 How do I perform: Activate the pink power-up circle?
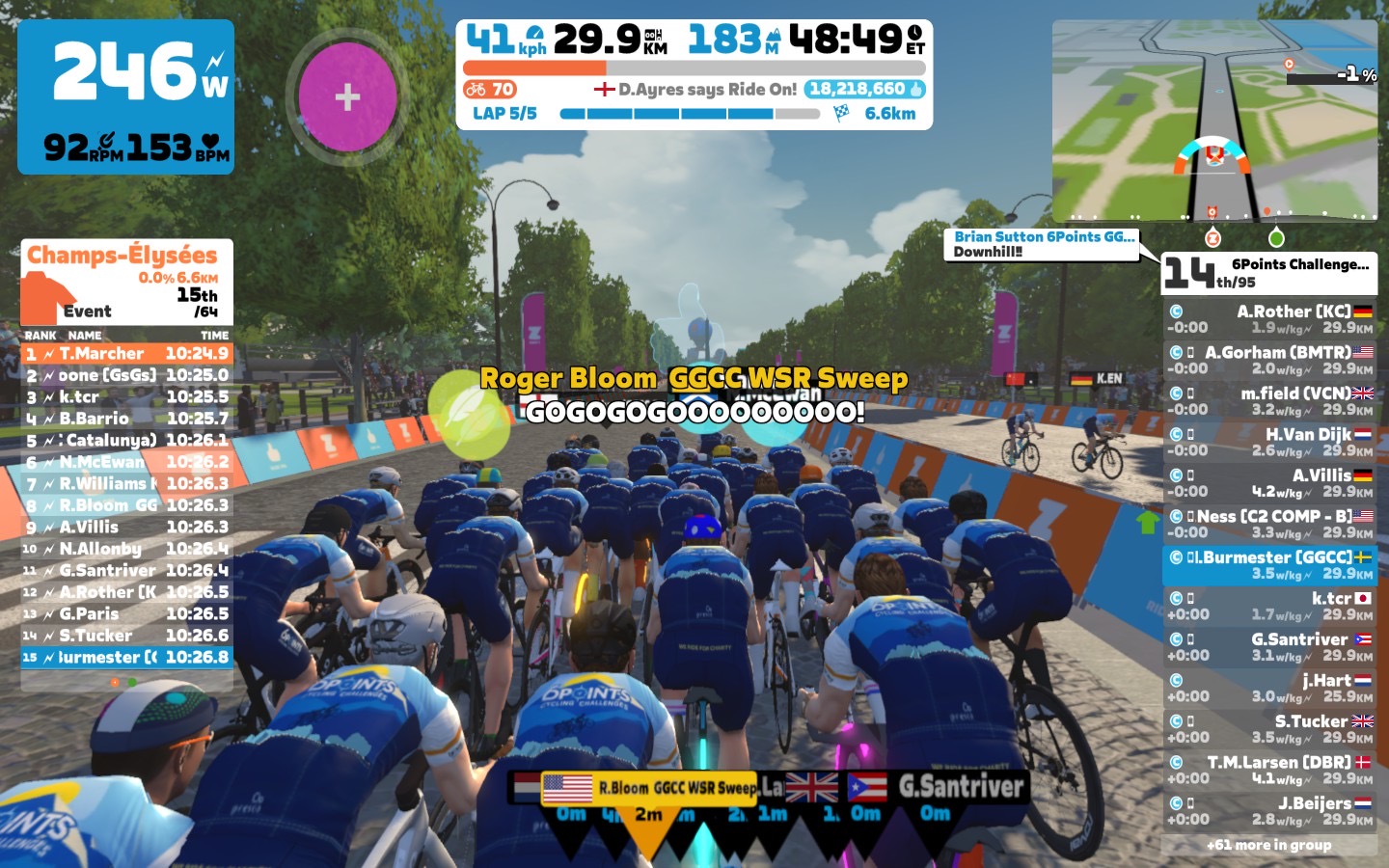[x=347, y=96]
